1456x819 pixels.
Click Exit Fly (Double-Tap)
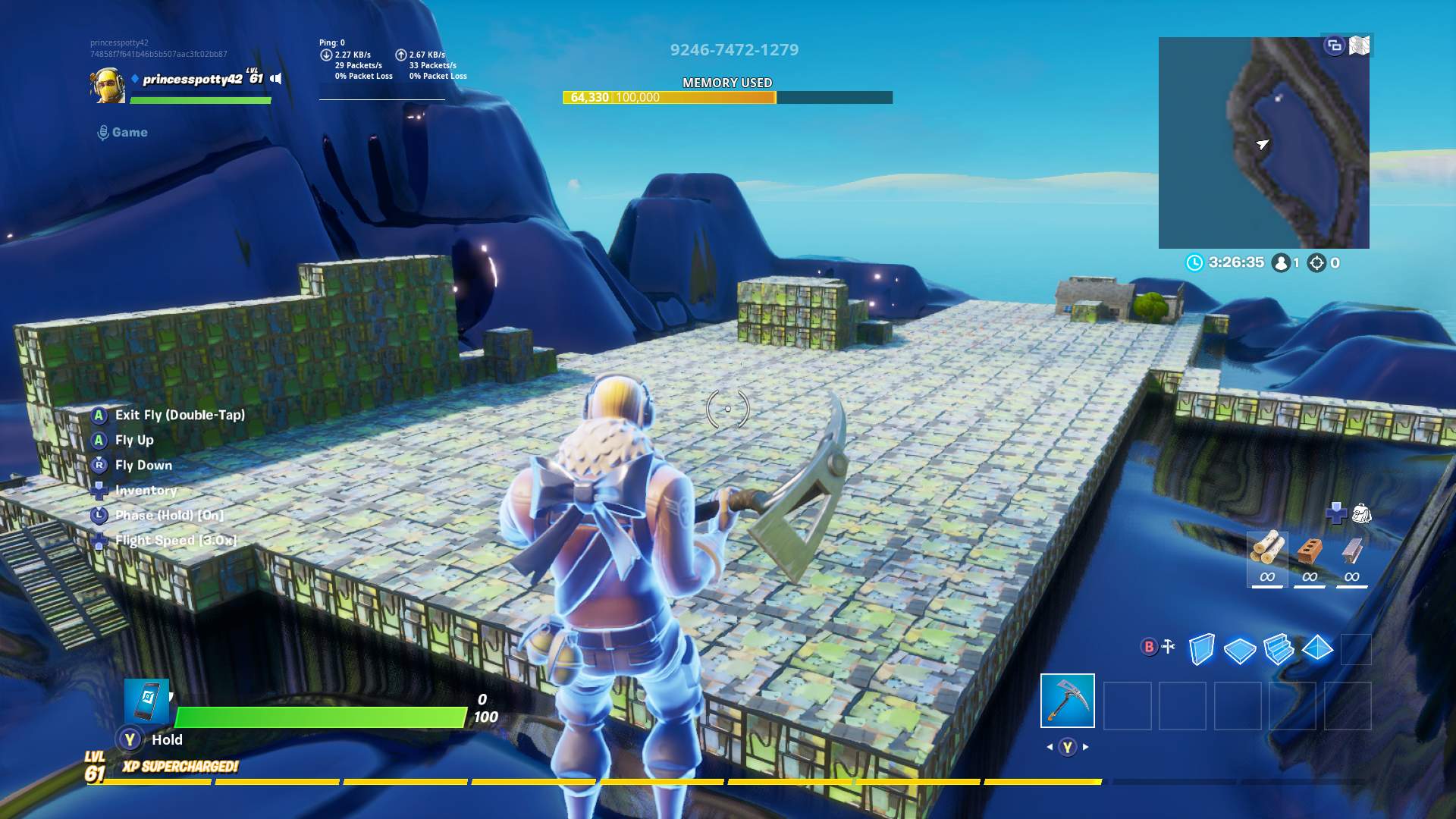point(180,415)
